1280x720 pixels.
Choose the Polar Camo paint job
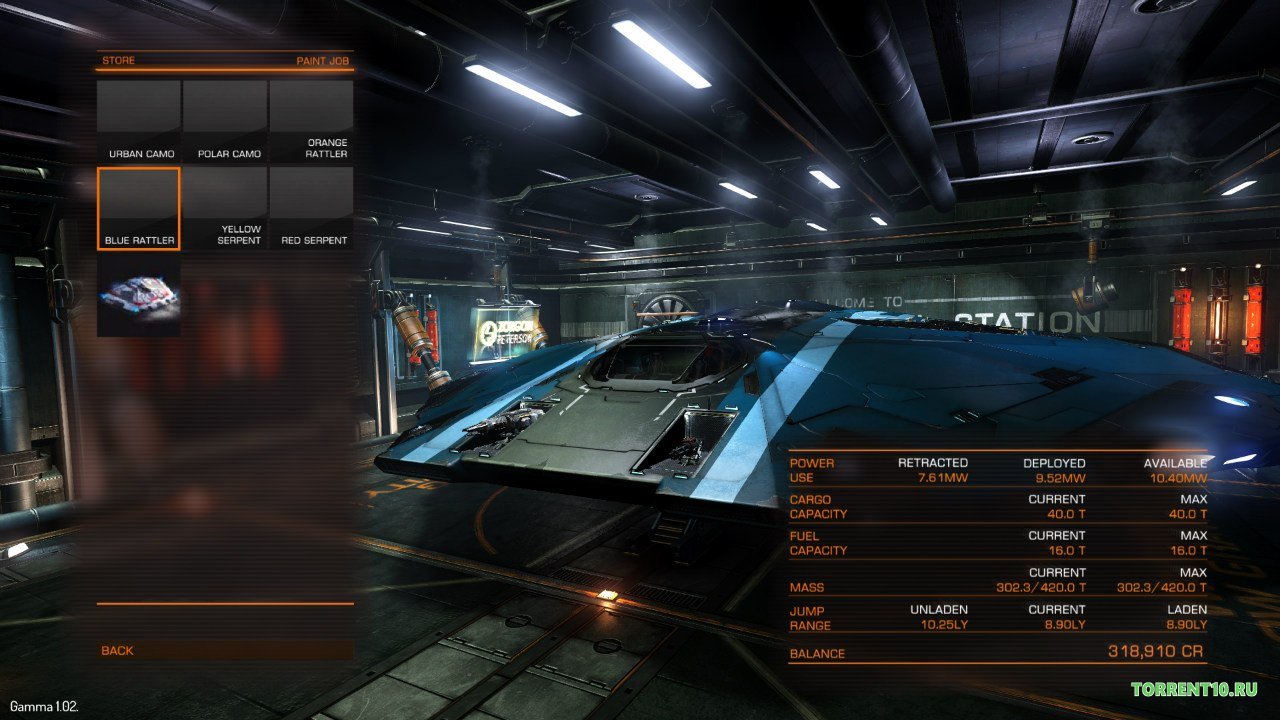225,121
